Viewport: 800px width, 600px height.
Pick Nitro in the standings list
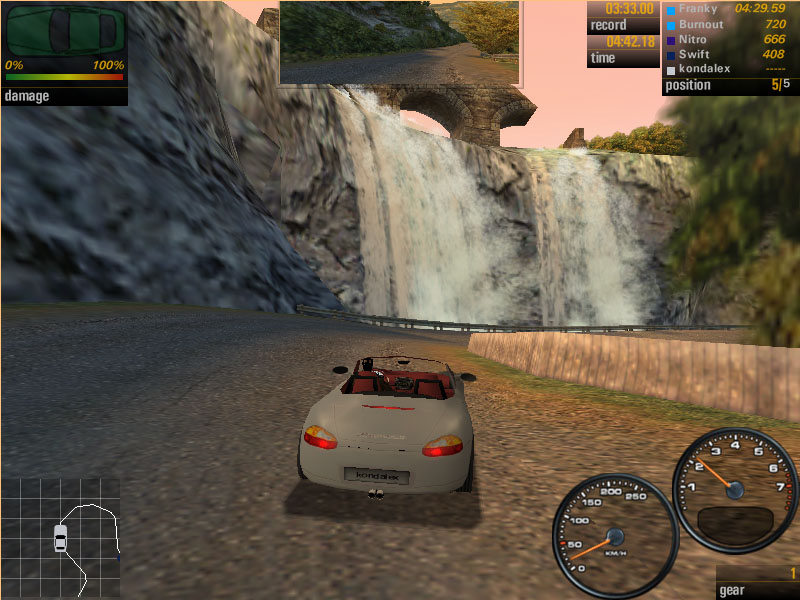(x=693, y=39)
